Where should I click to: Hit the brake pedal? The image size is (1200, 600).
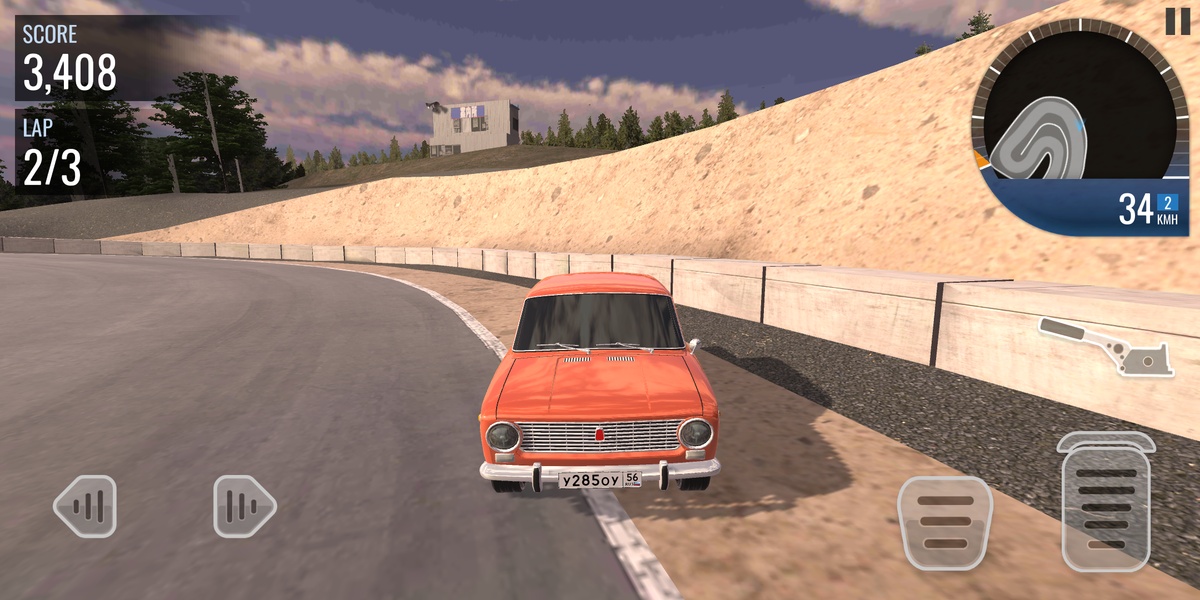click(944, 523)
